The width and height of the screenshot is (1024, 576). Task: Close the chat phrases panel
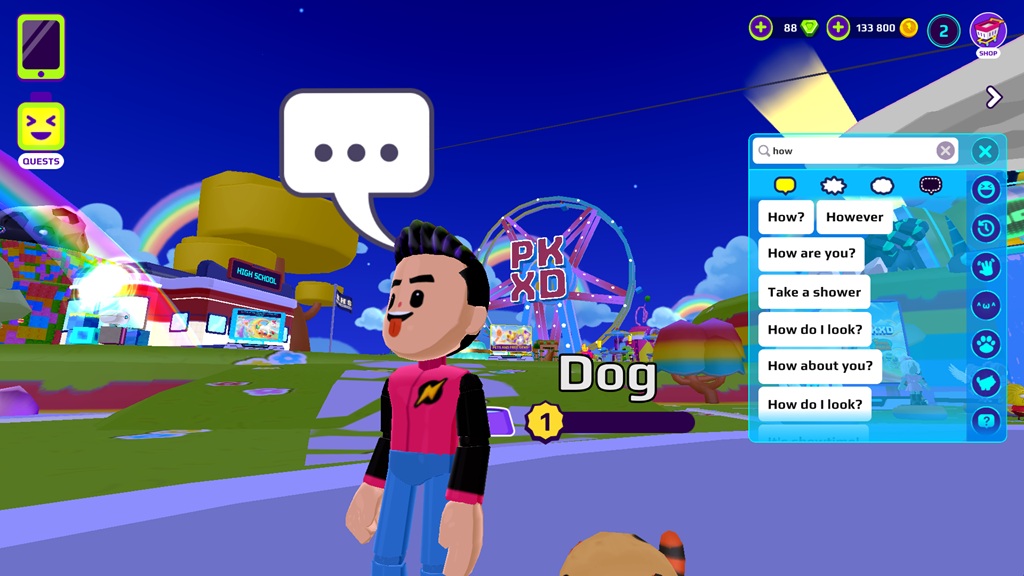(x=985, y=151)
